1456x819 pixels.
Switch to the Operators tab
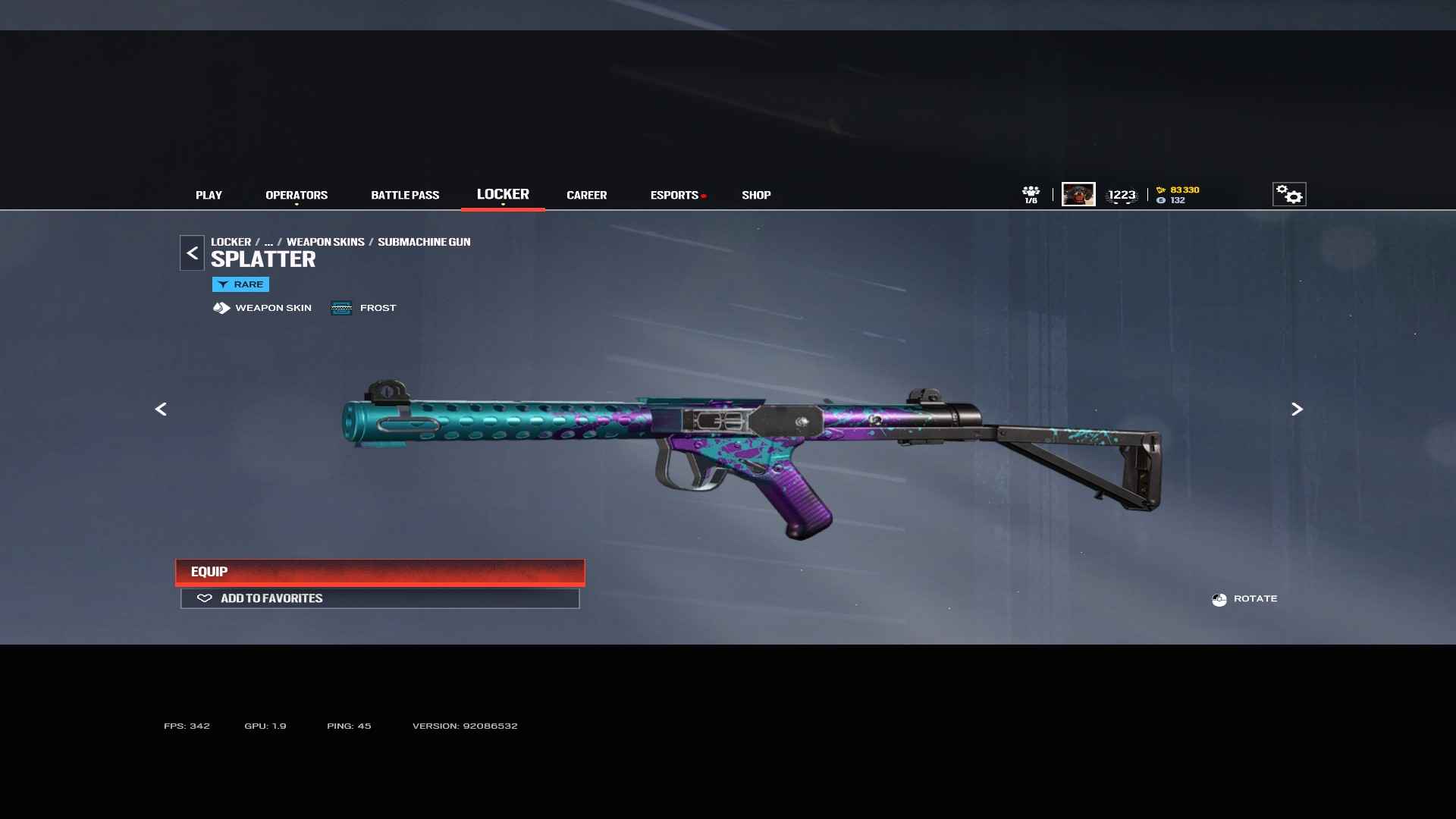(297, 195)
